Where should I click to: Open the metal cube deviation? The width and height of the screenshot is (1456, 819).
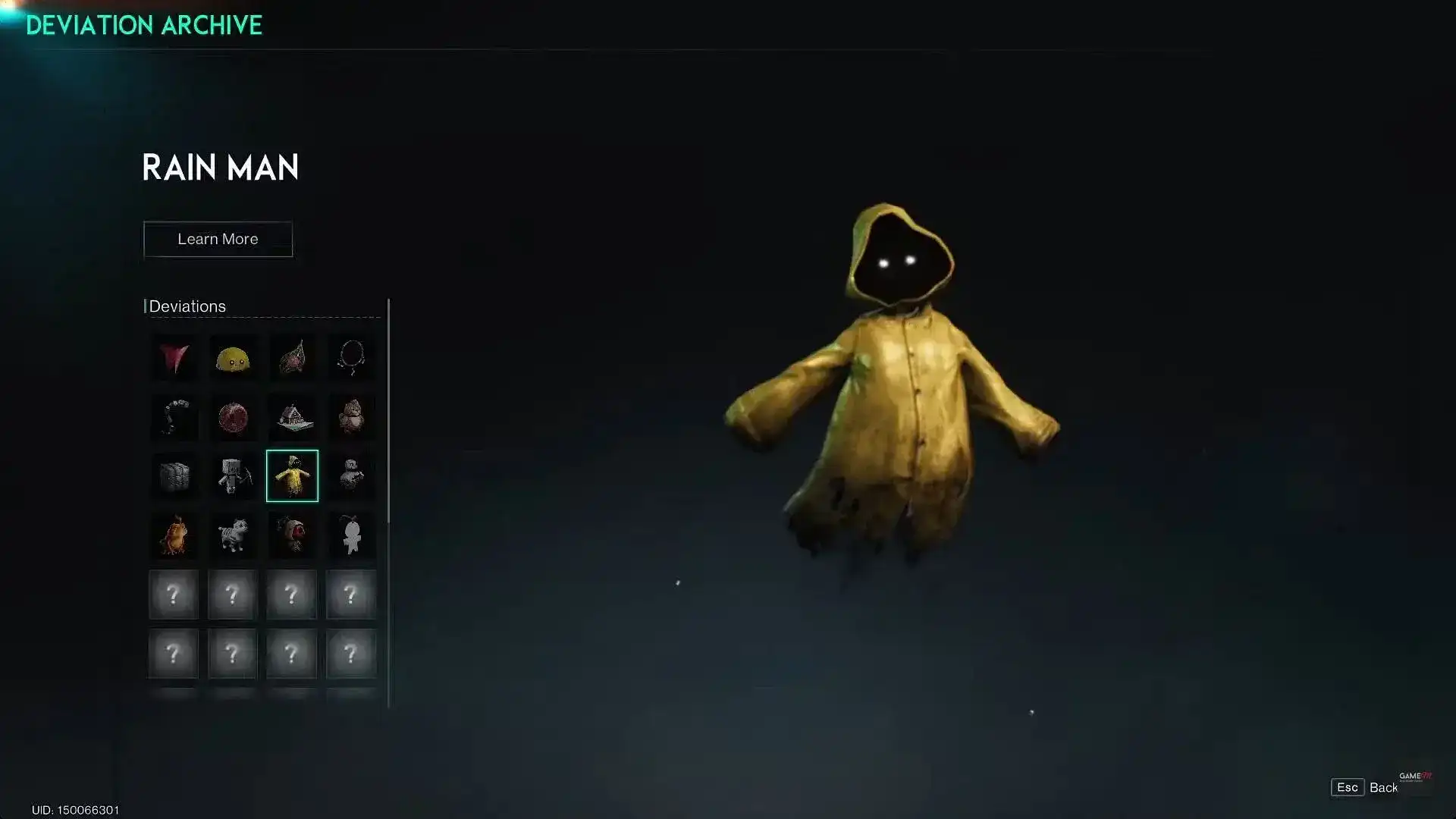tap(174, 475)
